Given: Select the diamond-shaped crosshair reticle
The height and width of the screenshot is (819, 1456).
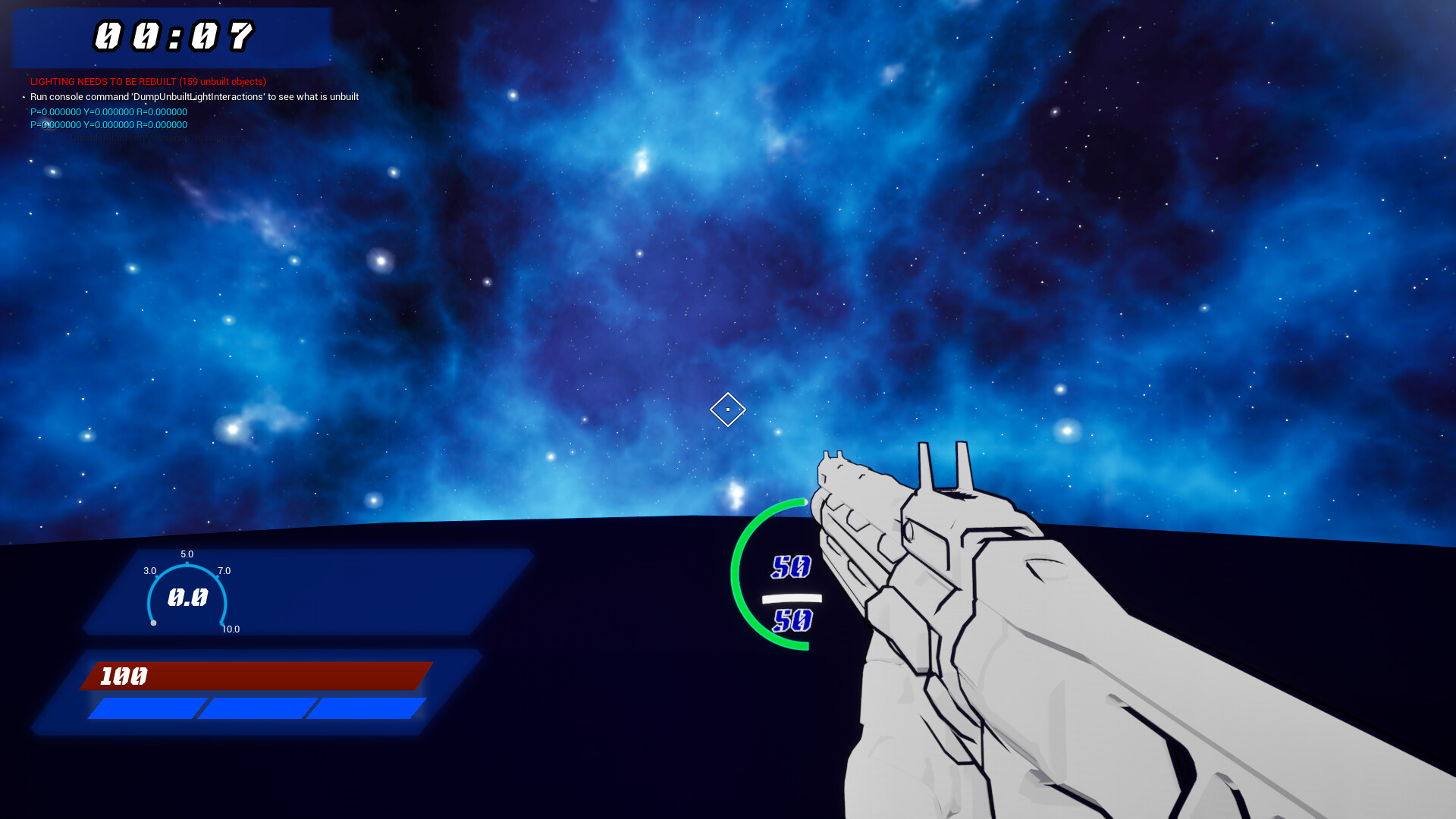Looking at the screenshot, I should (x=727, y=409).
